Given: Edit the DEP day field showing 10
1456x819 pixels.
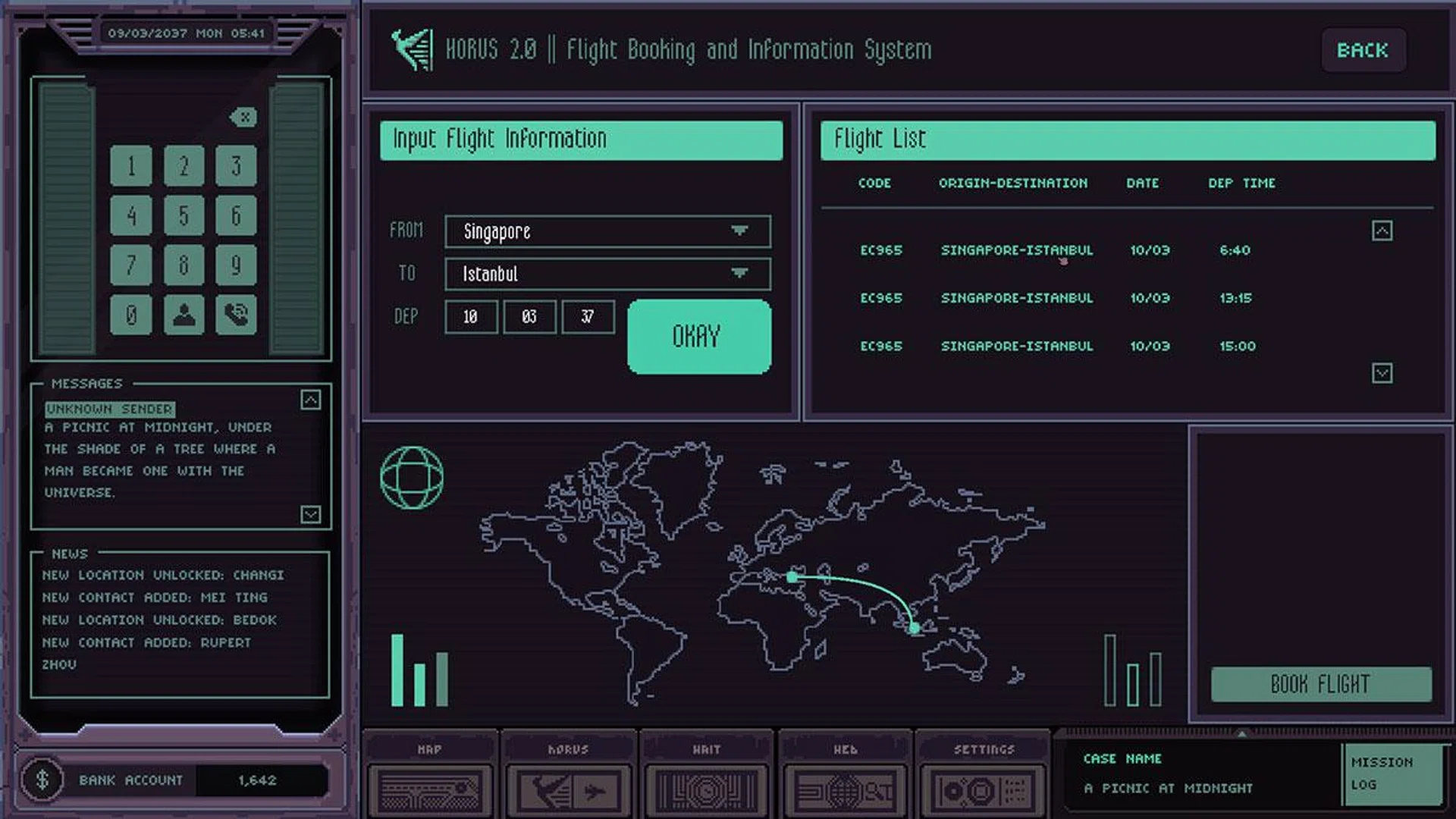Looking at the screenshot, I should (x=471, y=317).
